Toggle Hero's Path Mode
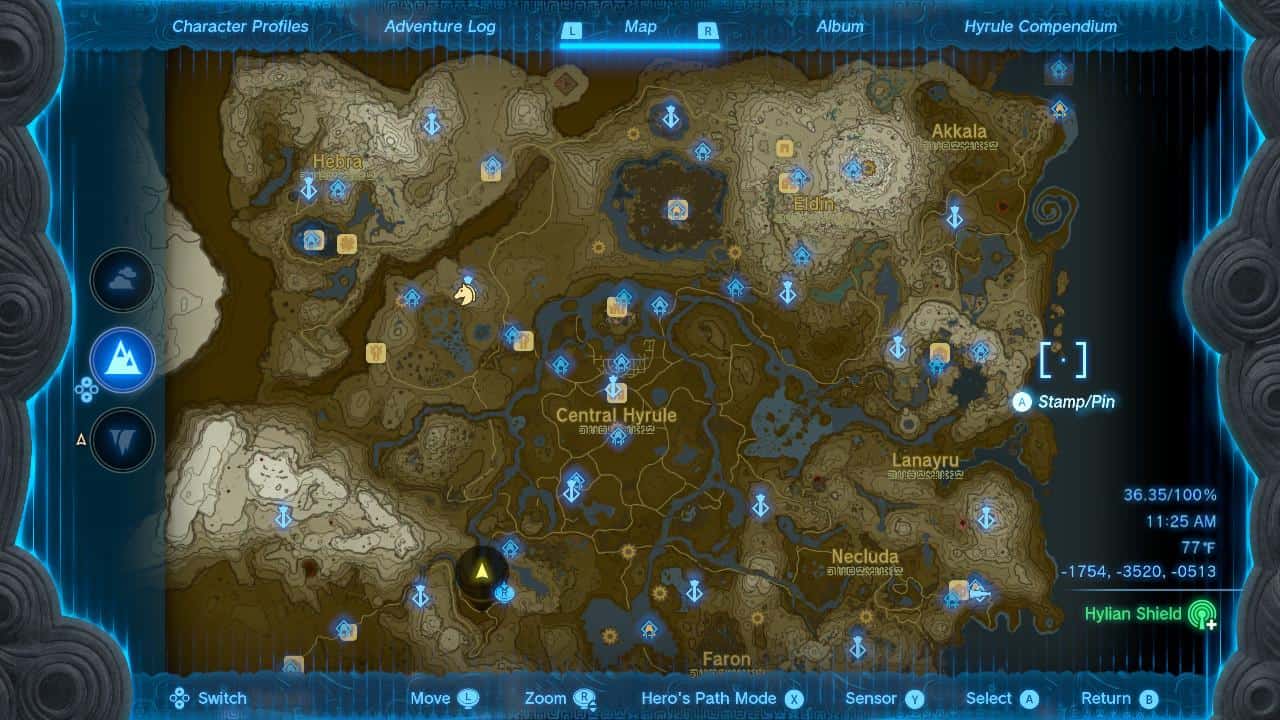This screenshot has width=1280, height=720. pos(712,698)
